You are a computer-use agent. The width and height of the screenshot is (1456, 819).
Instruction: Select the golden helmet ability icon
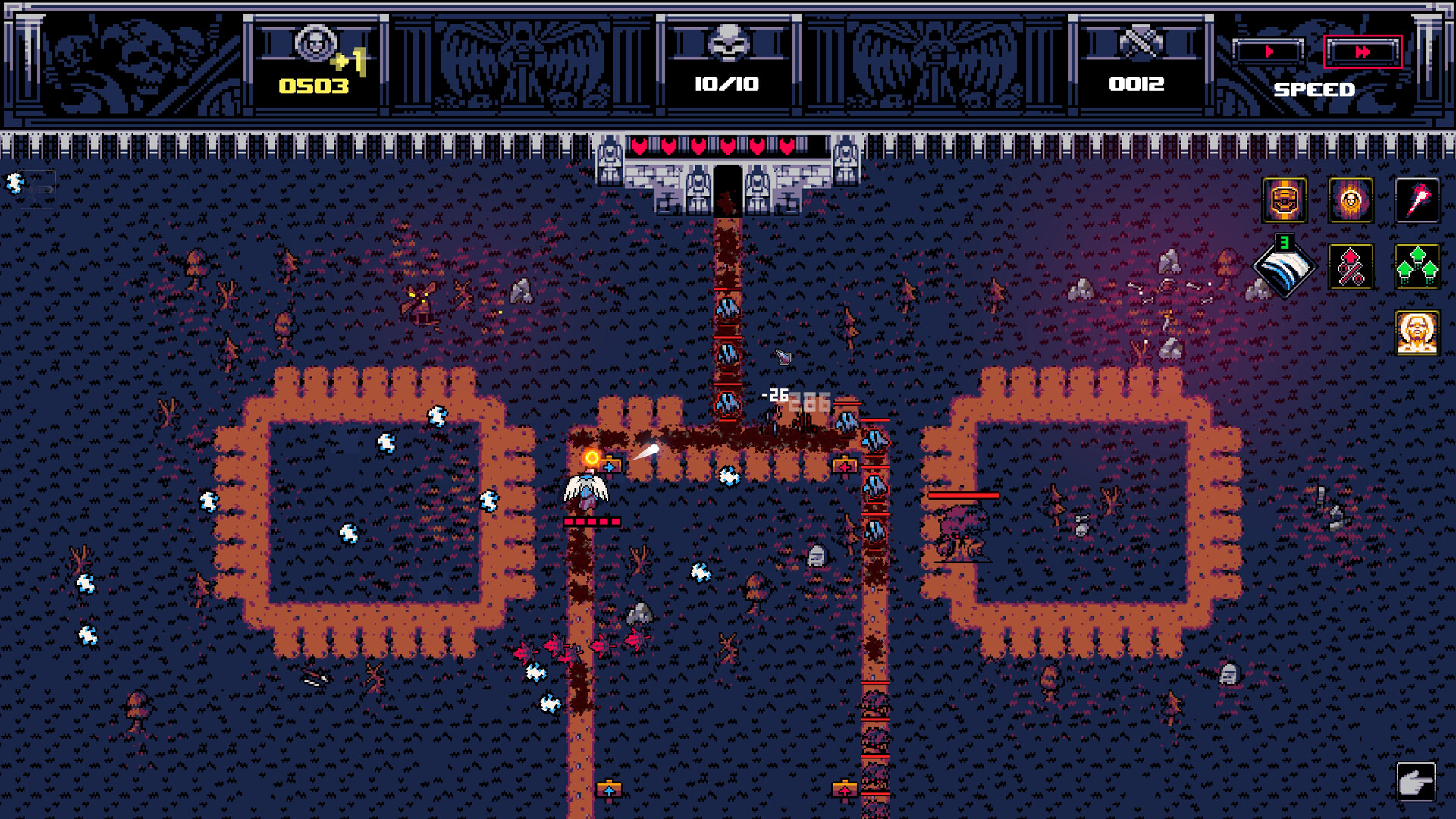click(x=1285, y=201)
